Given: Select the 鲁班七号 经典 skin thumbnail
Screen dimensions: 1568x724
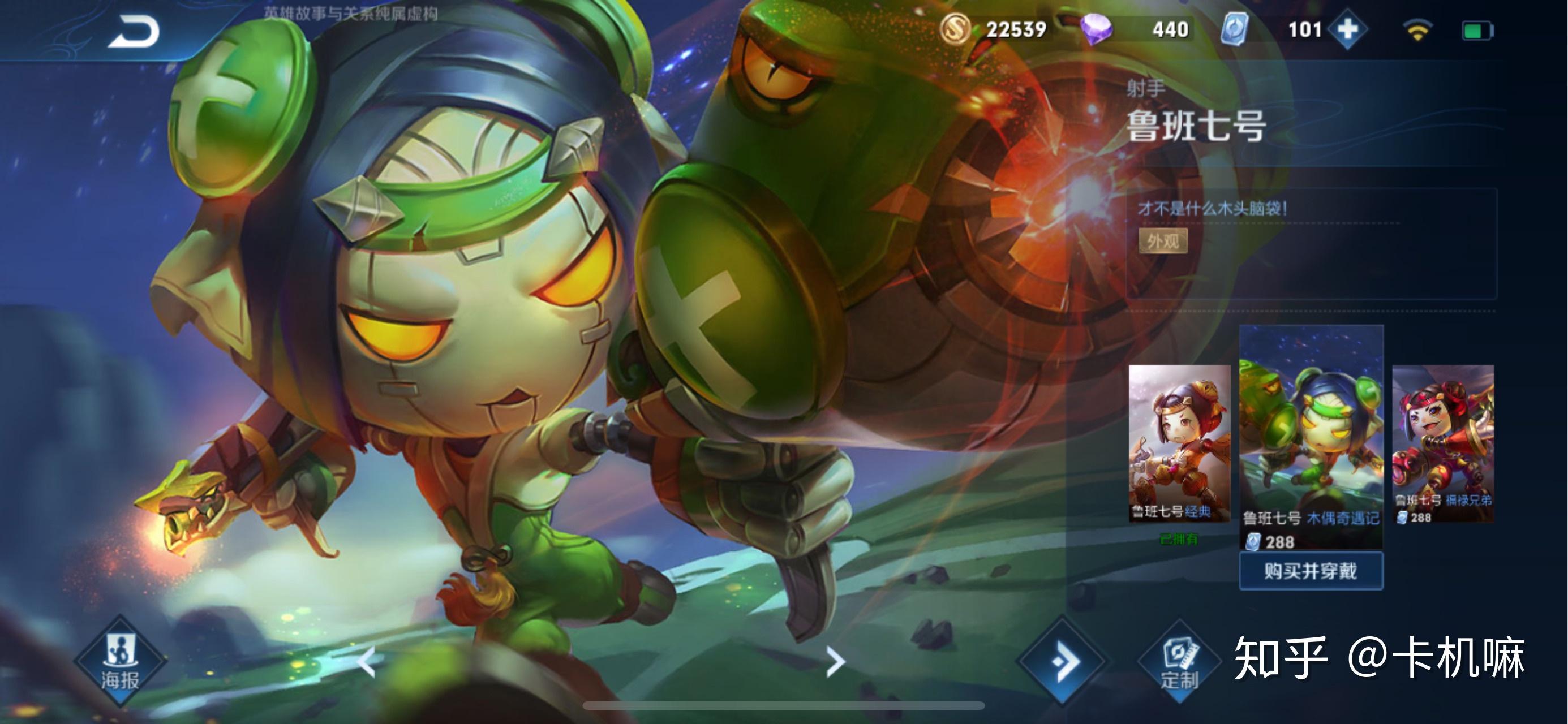Looking at the screenshot, I should click(1179, 443).
